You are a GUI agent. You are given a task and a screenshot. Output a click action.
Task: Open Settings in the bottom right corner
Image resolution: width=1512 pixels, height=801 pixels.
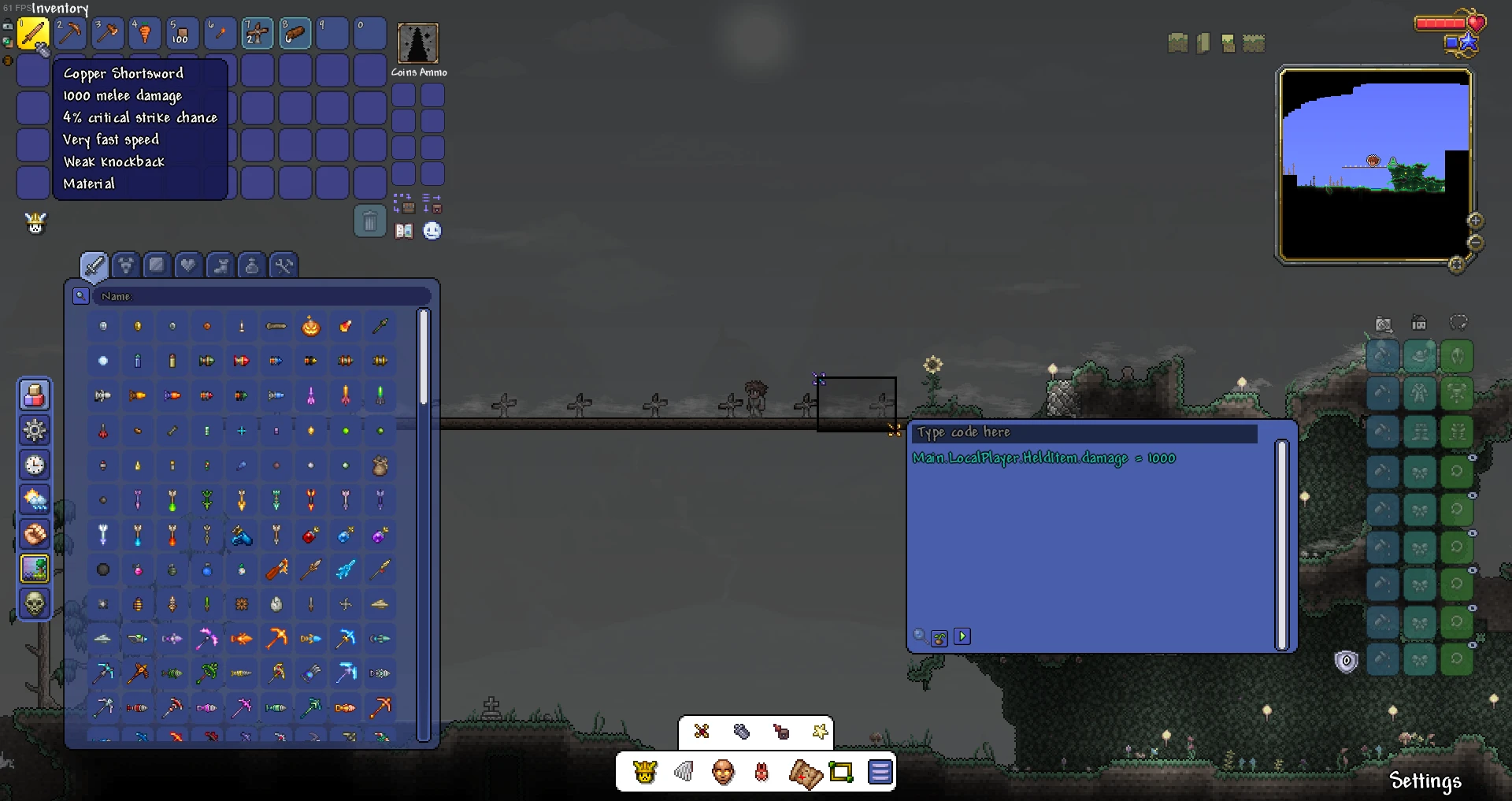[x=1425, y=781]
